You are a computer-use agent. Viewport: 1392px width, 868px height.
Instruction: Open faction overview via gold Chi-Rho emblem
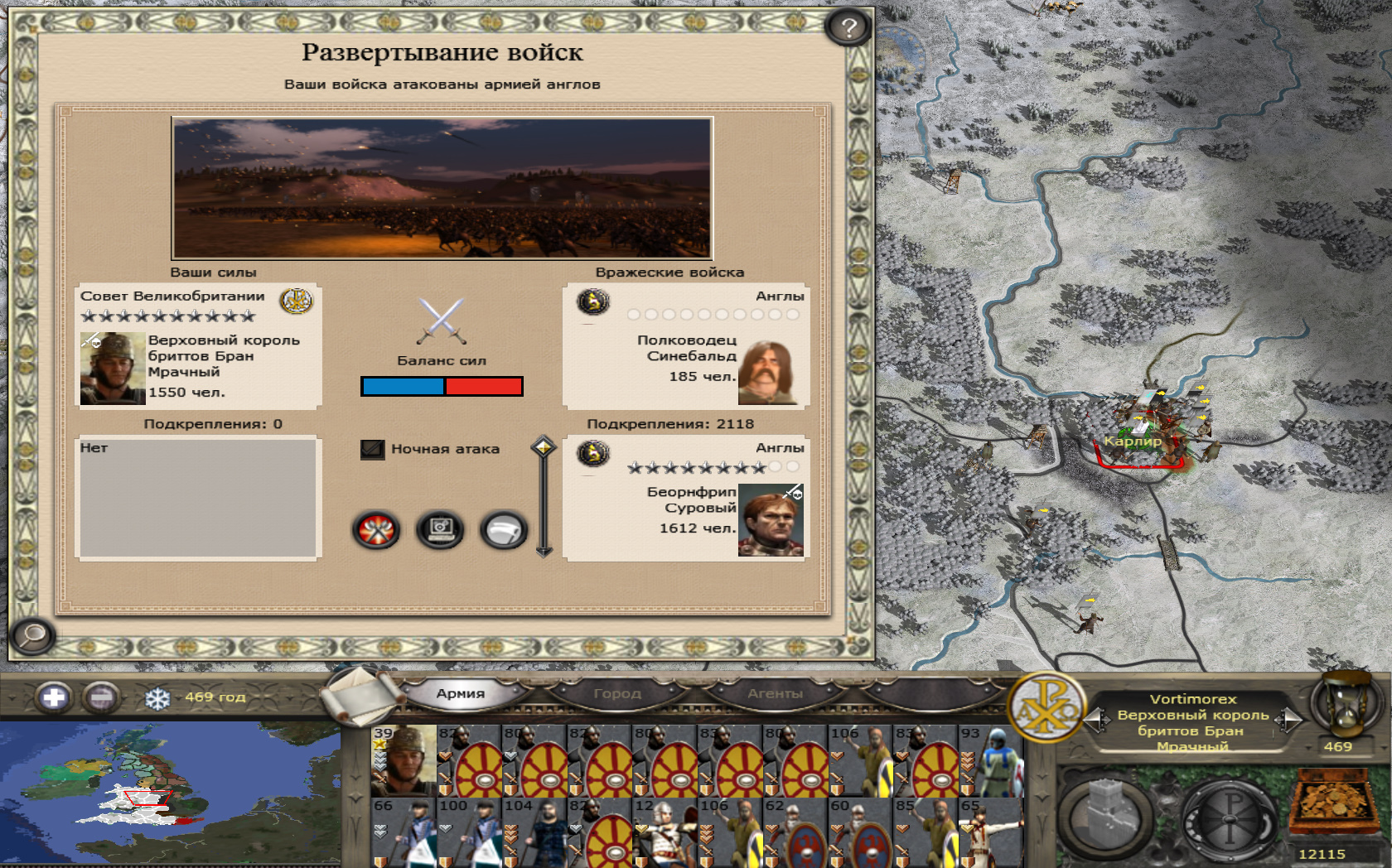click(x=1046, y=707)
